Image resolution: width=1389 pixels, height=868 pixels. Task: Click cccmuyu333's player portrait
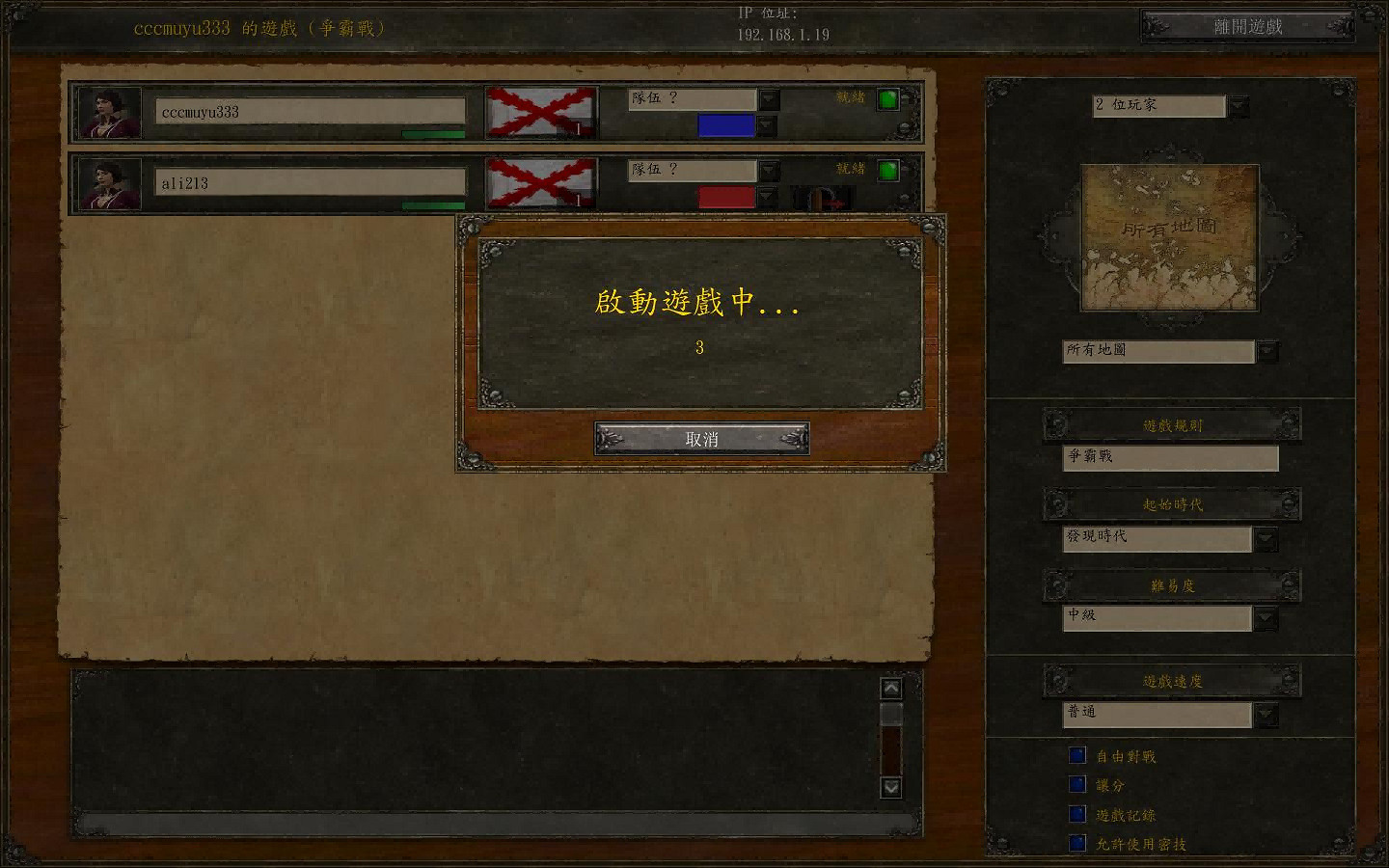(x=109, y=111)
